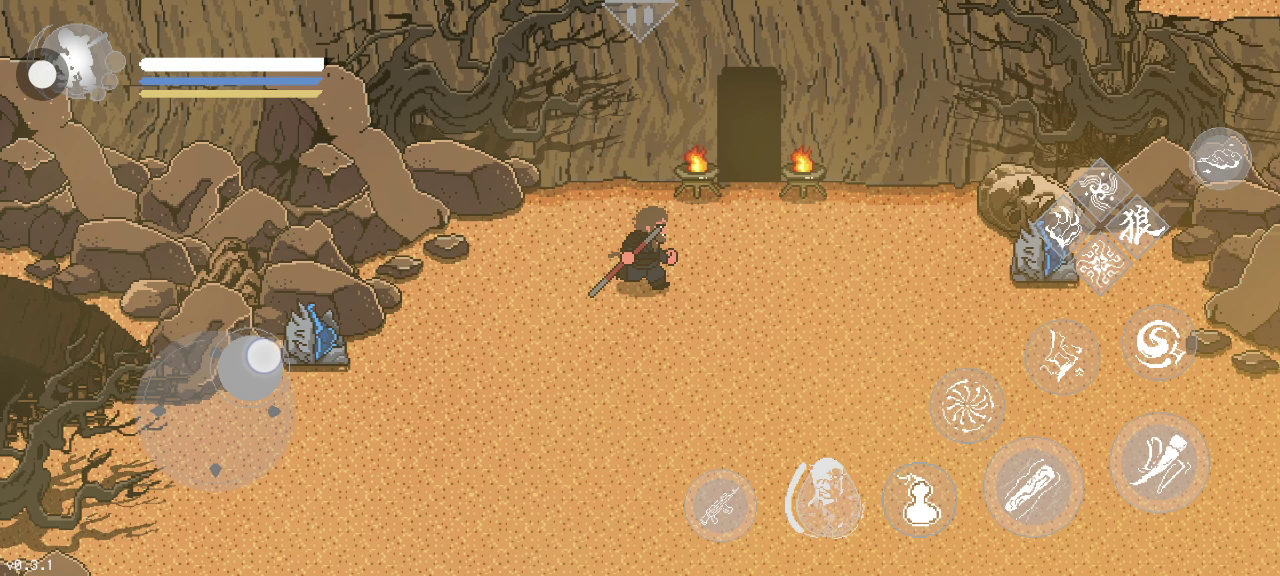This screenshot has height=576, width=1280.
Task: Cast the swirl spiral ability
Action: (x=1159, y=342)
